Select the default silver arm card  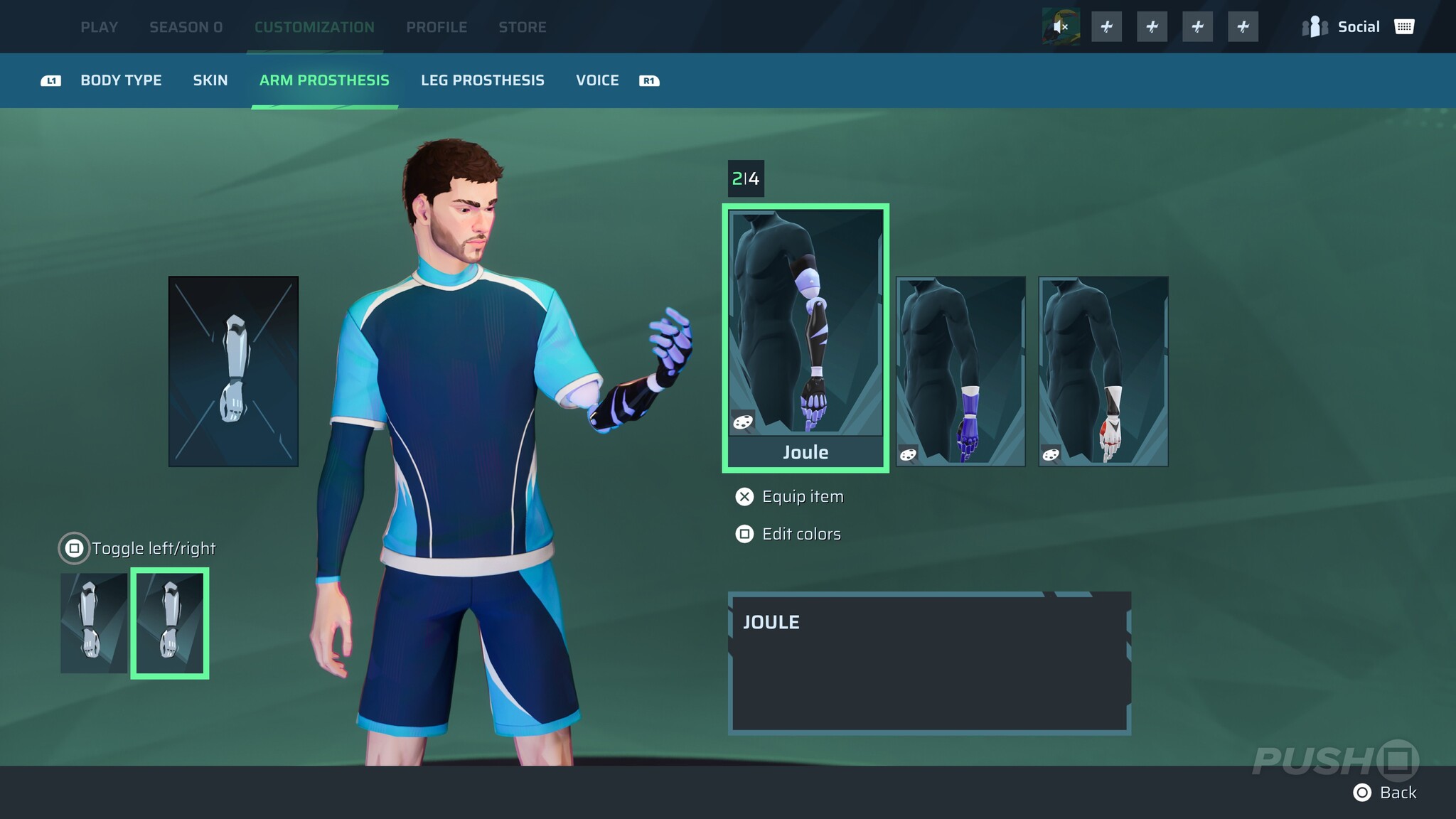point(233,371)
